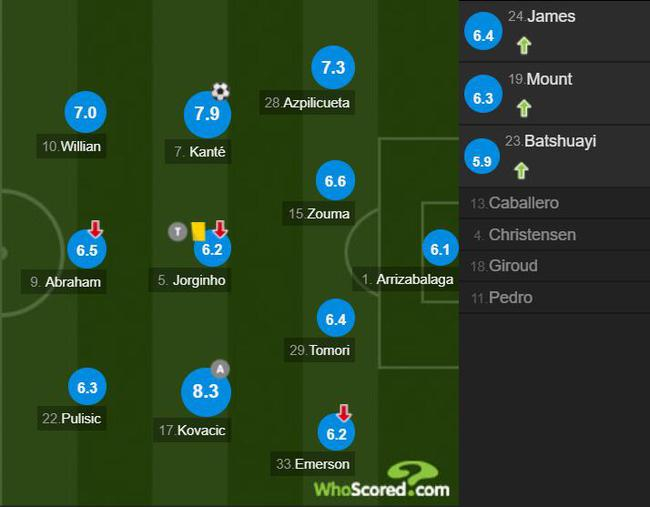Click Tomori's 6.4 rating bubble

tap(335, 319)
